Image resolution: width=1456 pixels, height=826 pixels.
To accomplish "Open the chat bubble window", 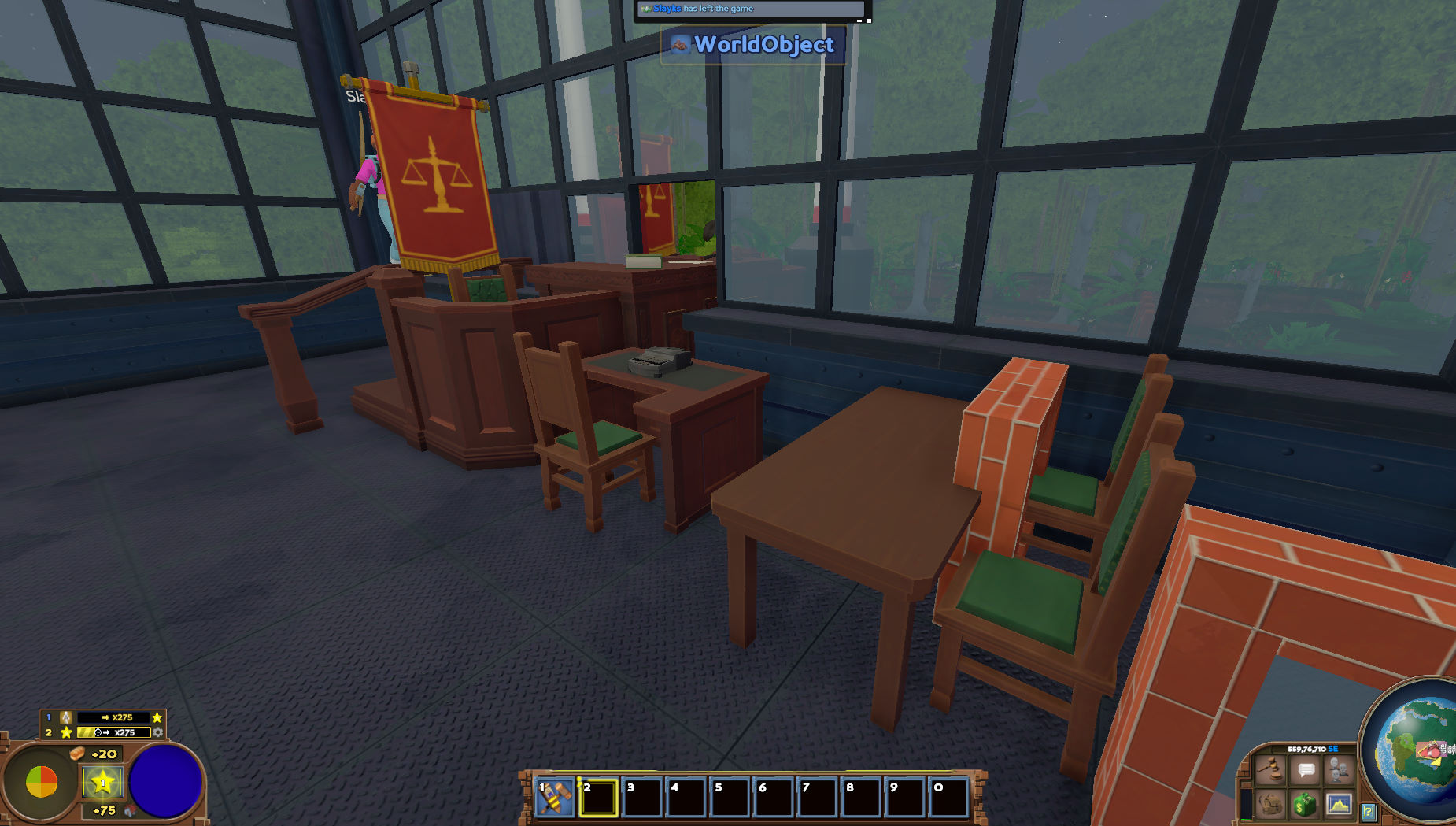I will pos(1306,768).
